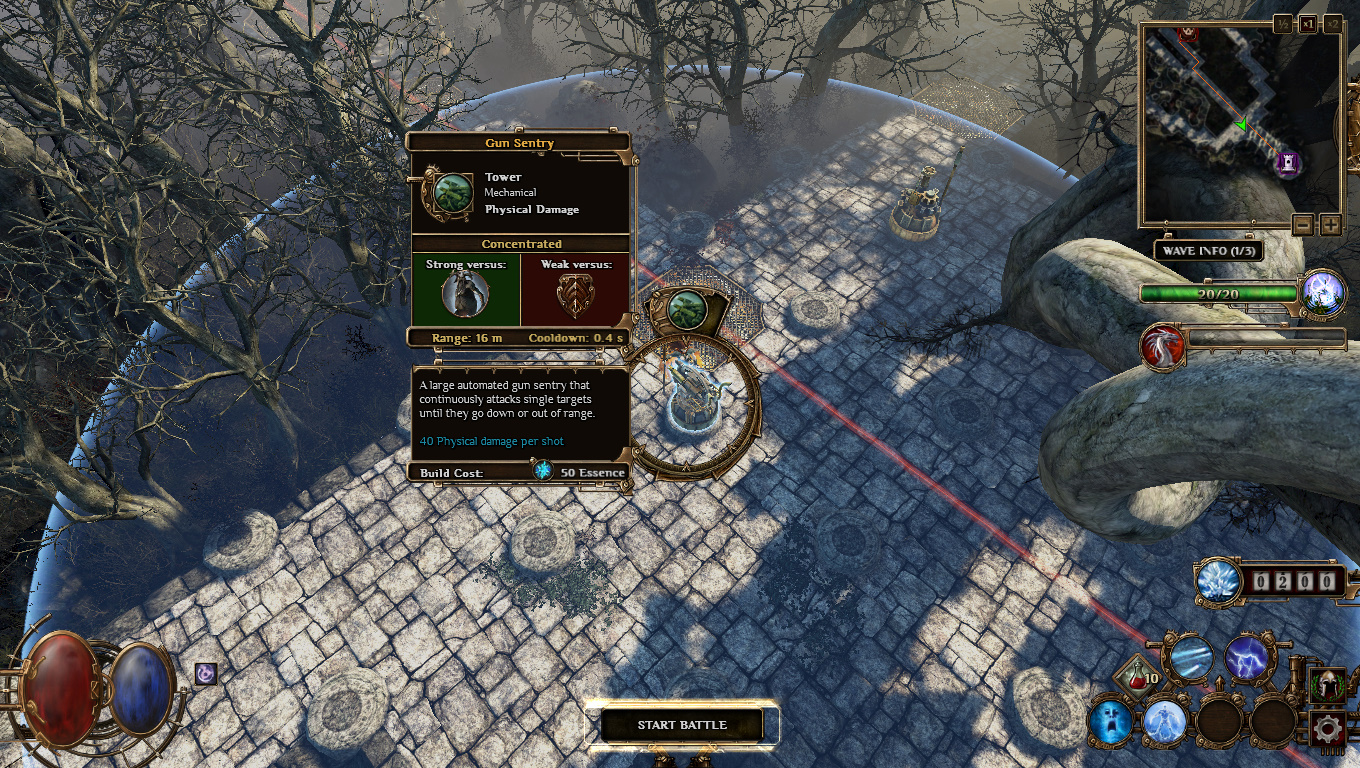Activate the lightning bolt skill
Screen dimensions: 1360x768
1246,658
